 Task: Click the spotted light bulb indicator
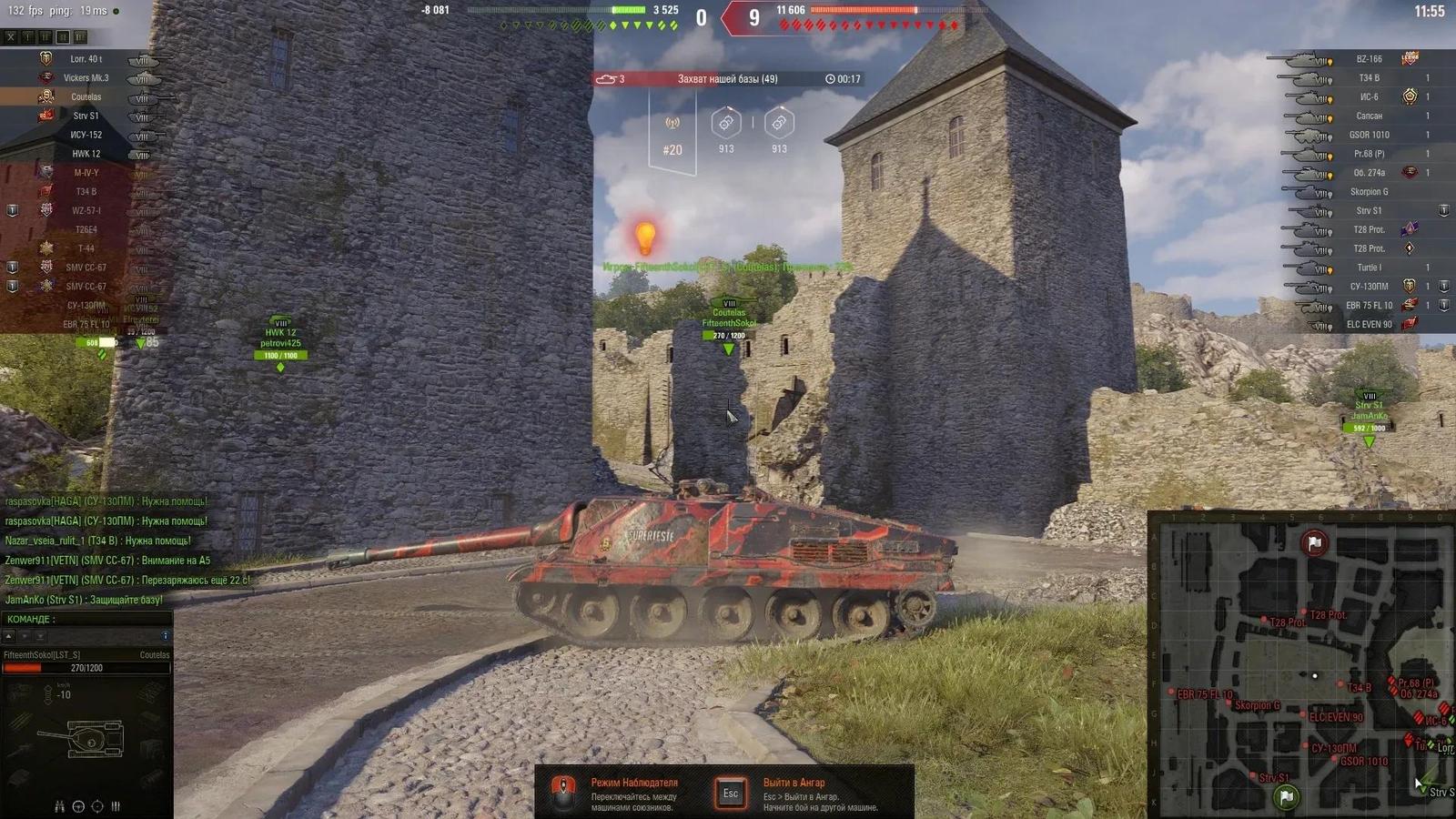tap(646, 238)
